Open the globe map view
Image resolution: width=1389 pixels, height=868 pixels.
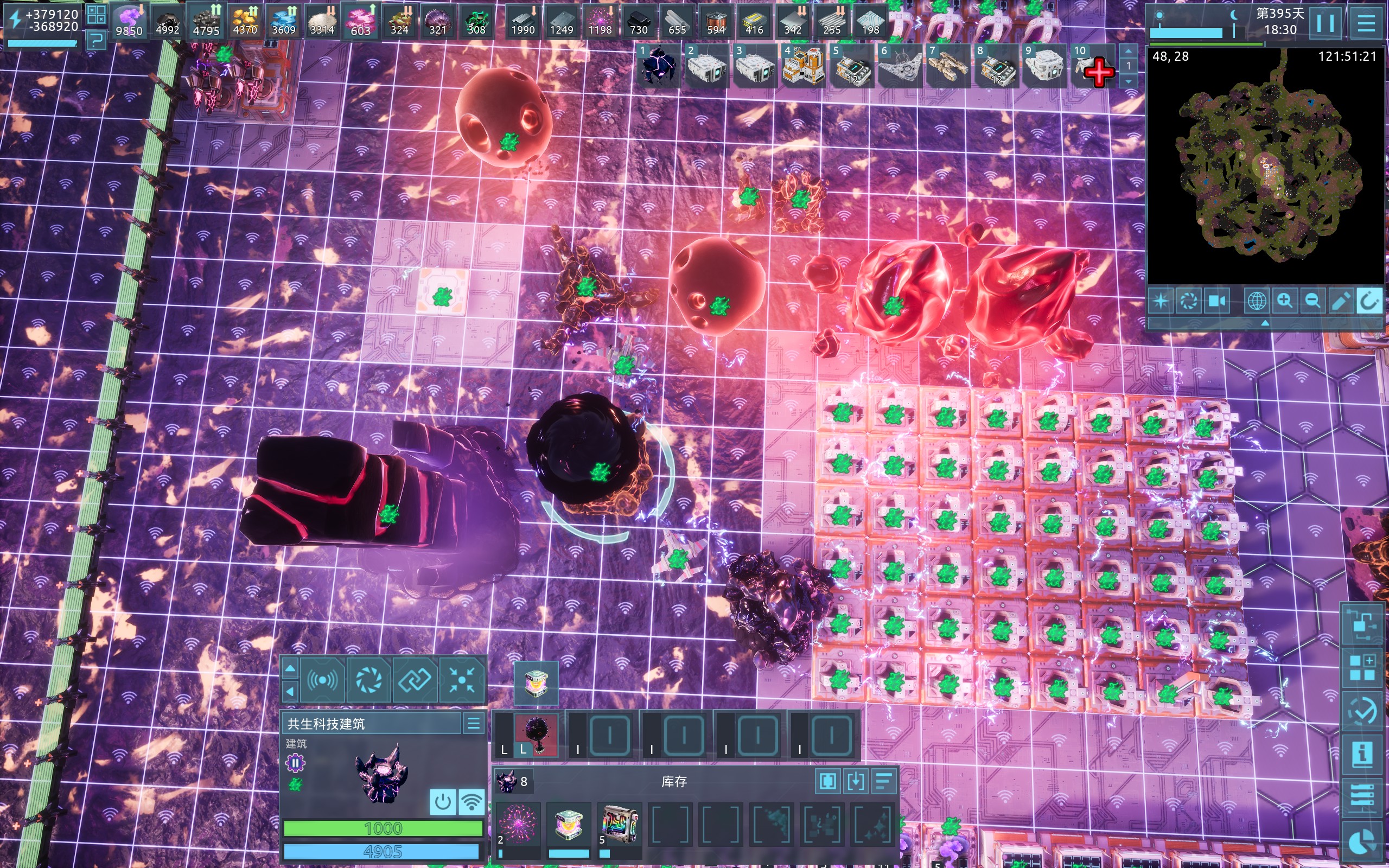(1257, 301)
